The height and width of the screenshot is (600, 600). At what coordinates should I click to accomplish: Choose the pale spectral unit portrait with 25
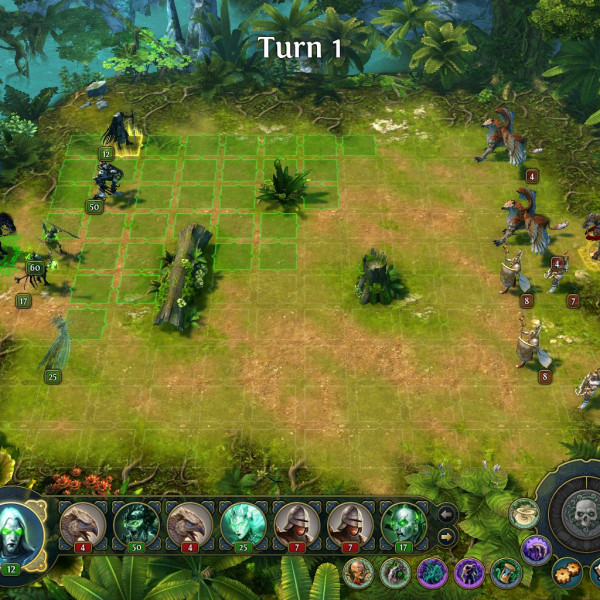click(x=244, y=523)
